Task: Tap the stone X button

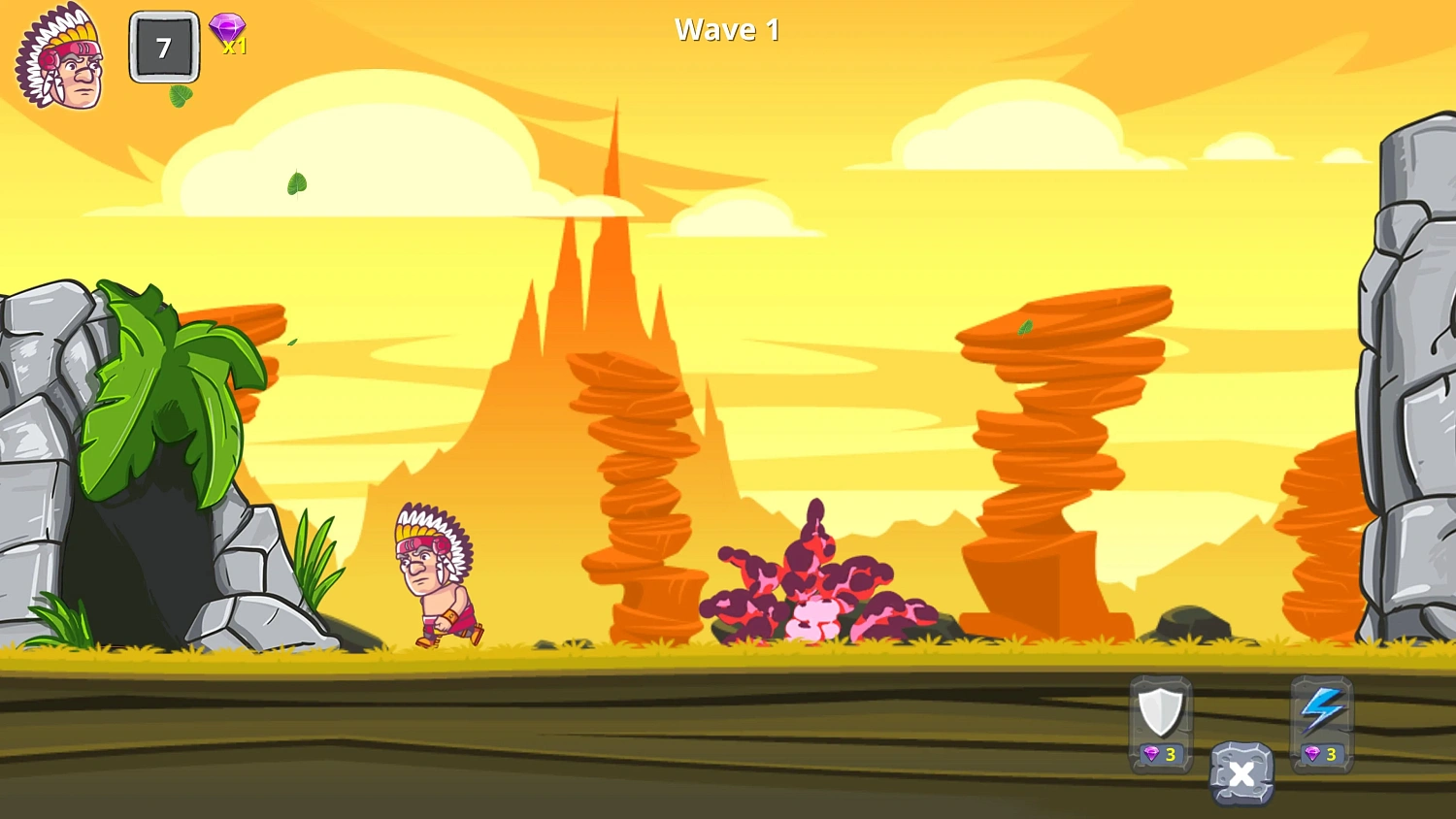Action: (x=1241, y=774)
